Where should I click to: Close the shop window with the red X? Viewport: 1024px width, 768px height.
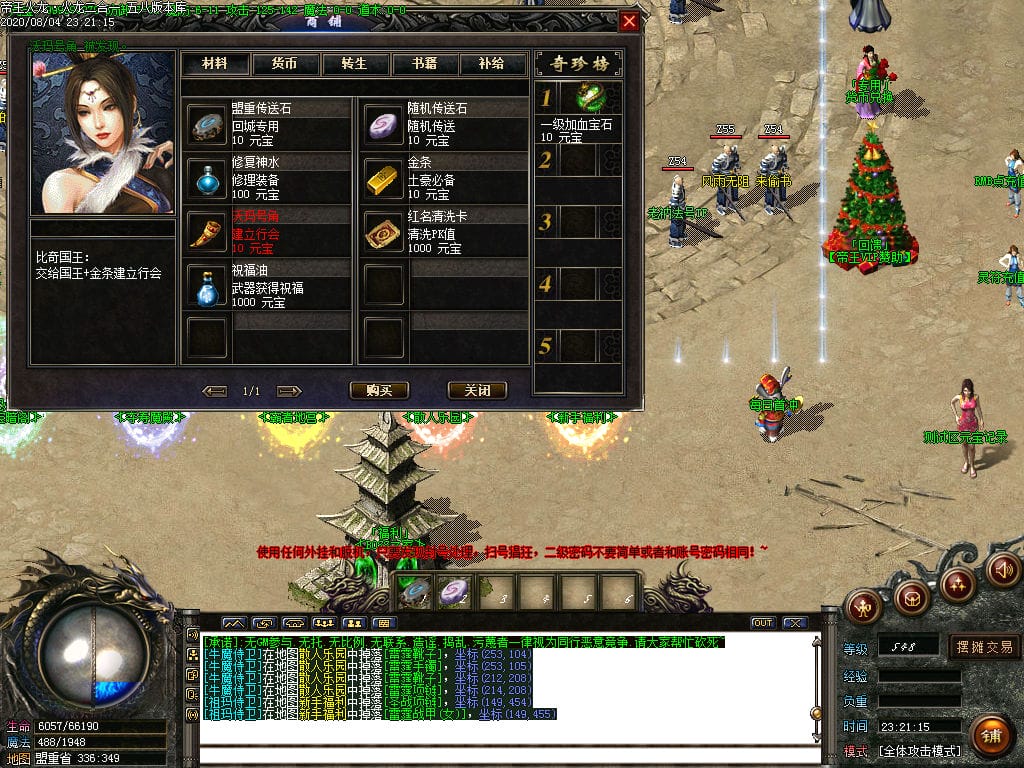tap(629, 21)
